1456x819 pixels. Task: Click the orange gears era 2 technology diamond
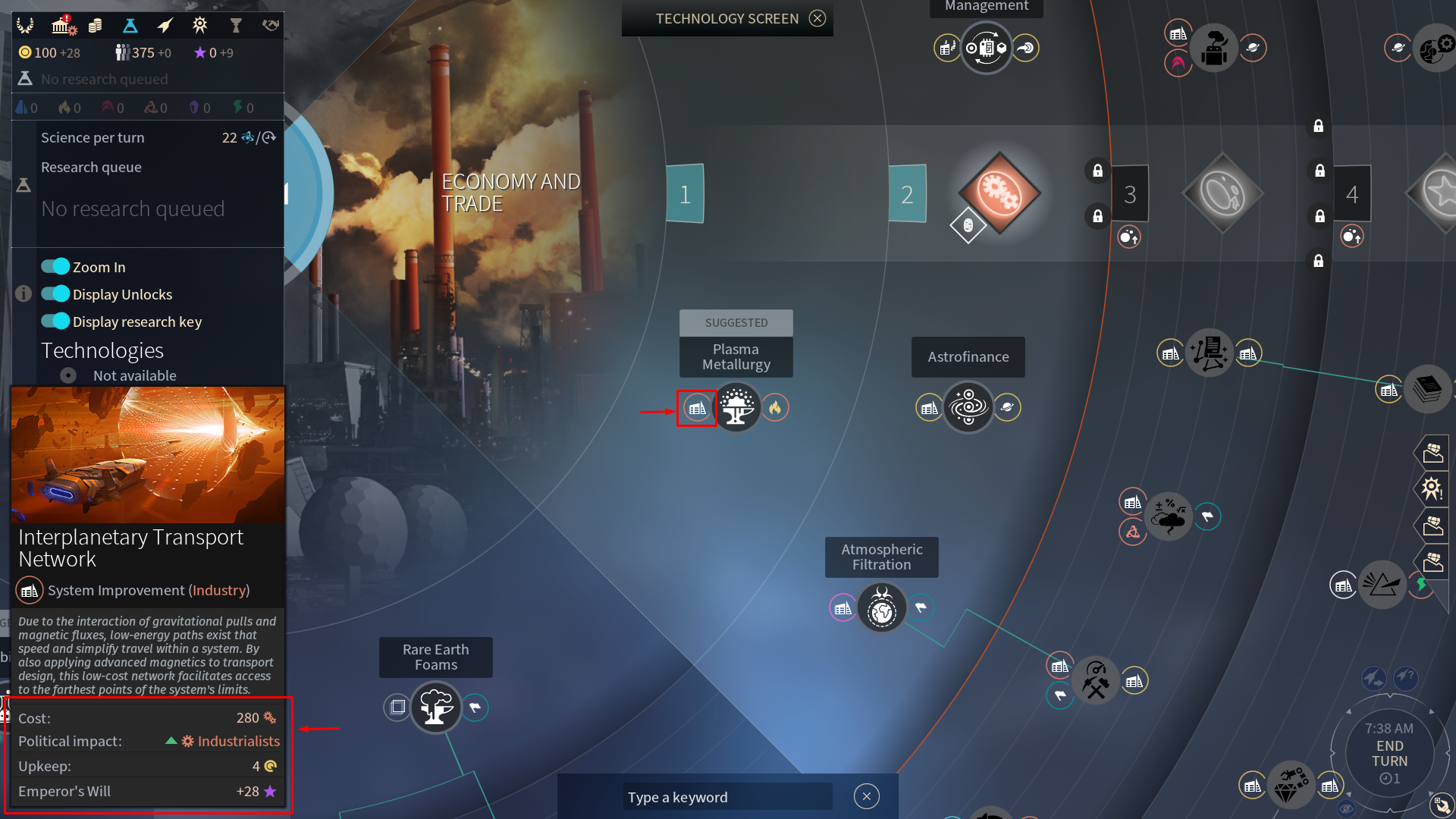999,193
